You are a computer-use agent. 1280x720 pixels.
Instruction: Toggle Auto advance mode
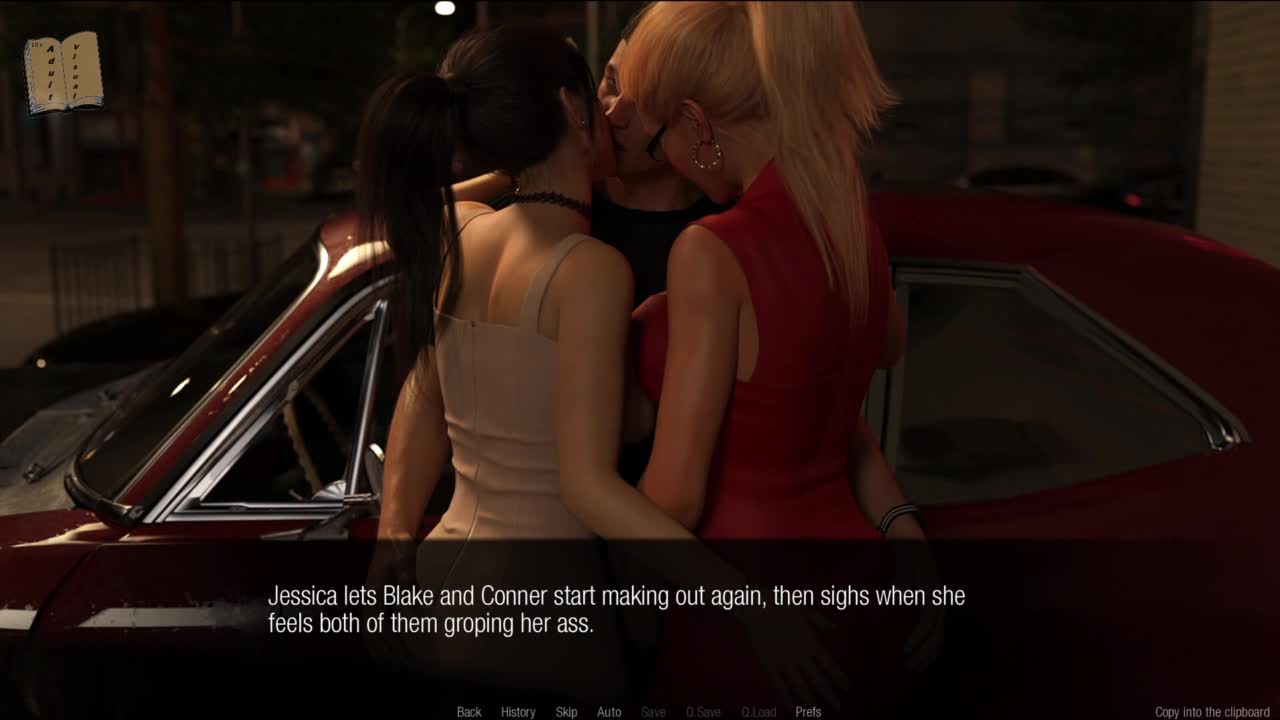coord(609,712)
